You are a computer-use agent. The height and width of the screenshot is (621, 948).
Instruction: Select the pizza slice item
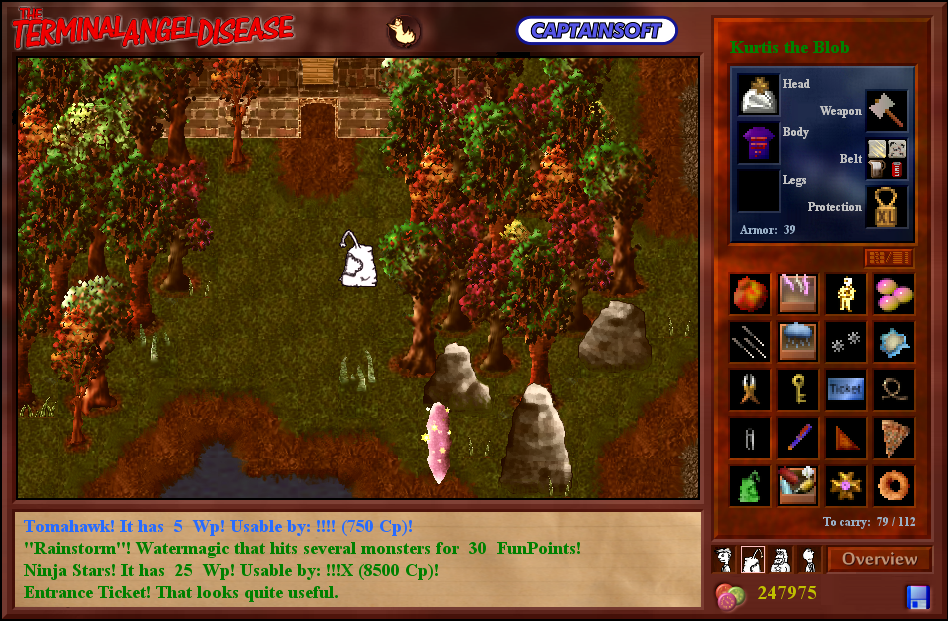point(893,438)
